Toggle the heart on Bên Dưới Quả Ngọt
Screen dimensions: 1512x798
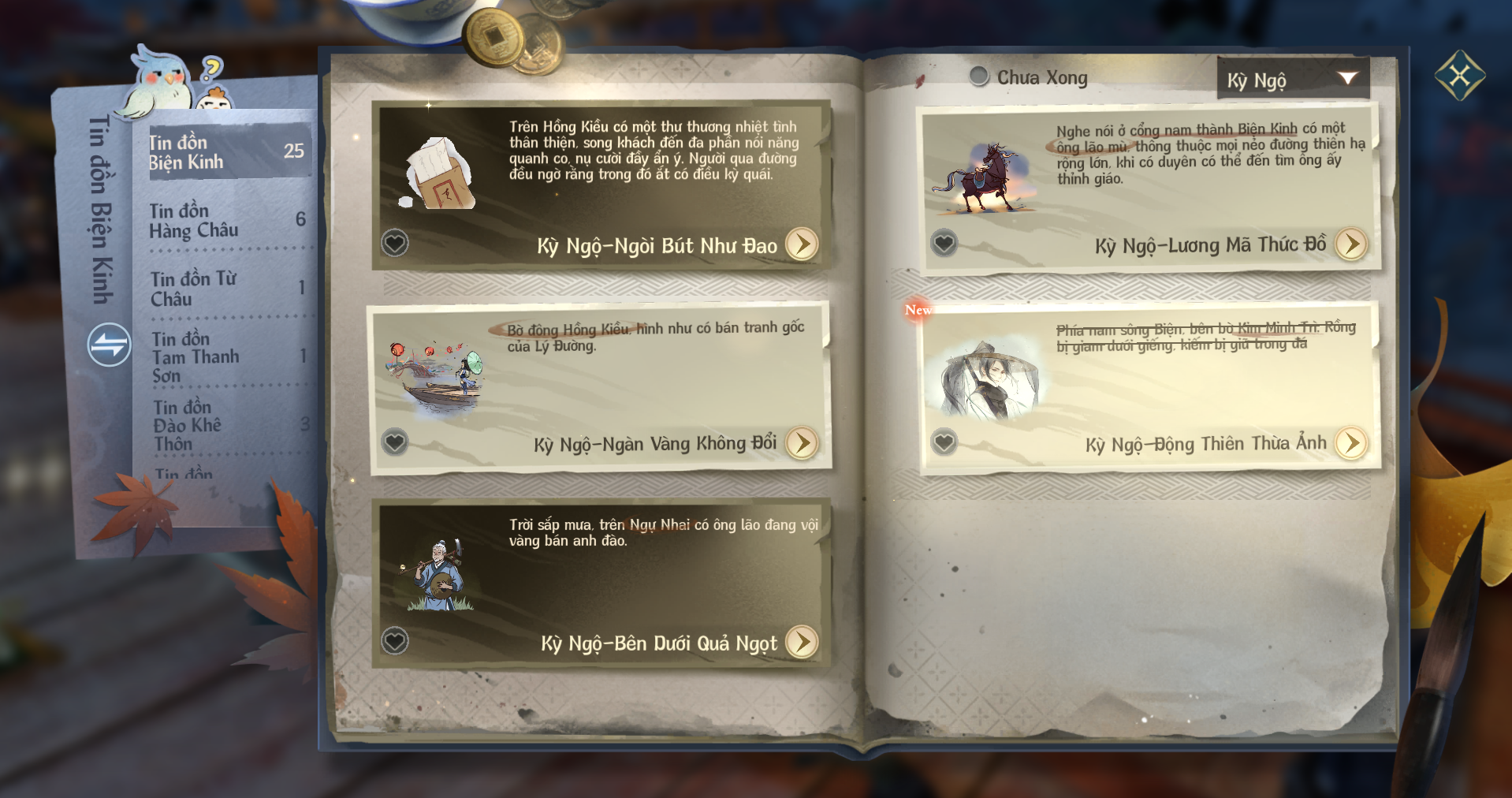point(395,640)
